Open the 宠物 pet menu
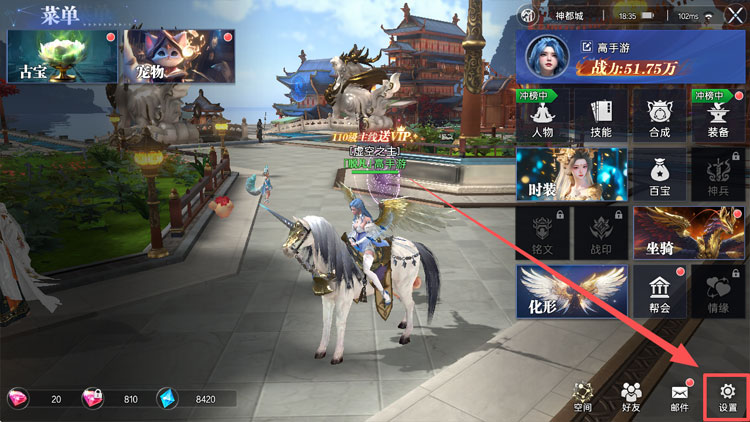Screen dimensions: 750x422 pos(162,55)
